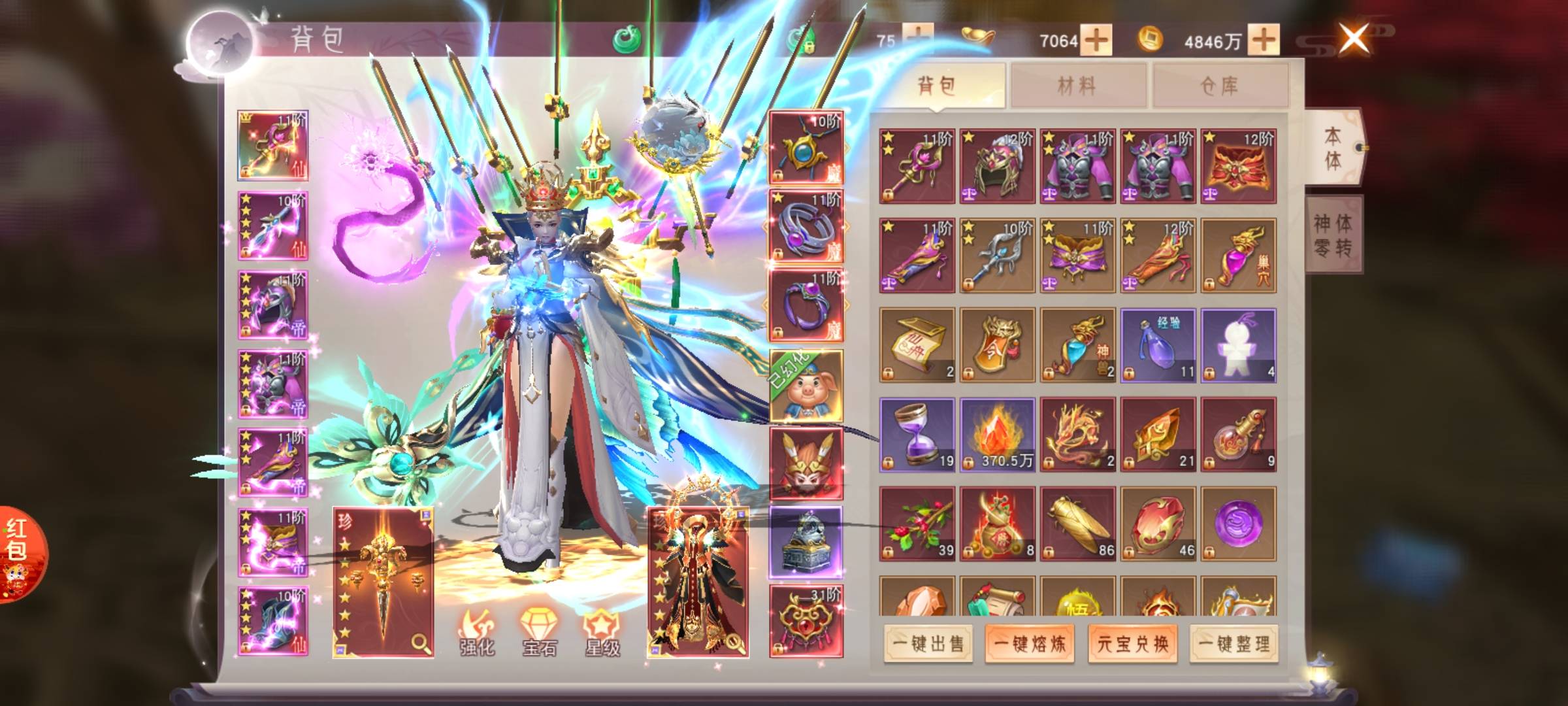Viewport: 1568px width, 706px height.
Task: Click the 一键出售 sell-all button
Action: click(928, 644)
